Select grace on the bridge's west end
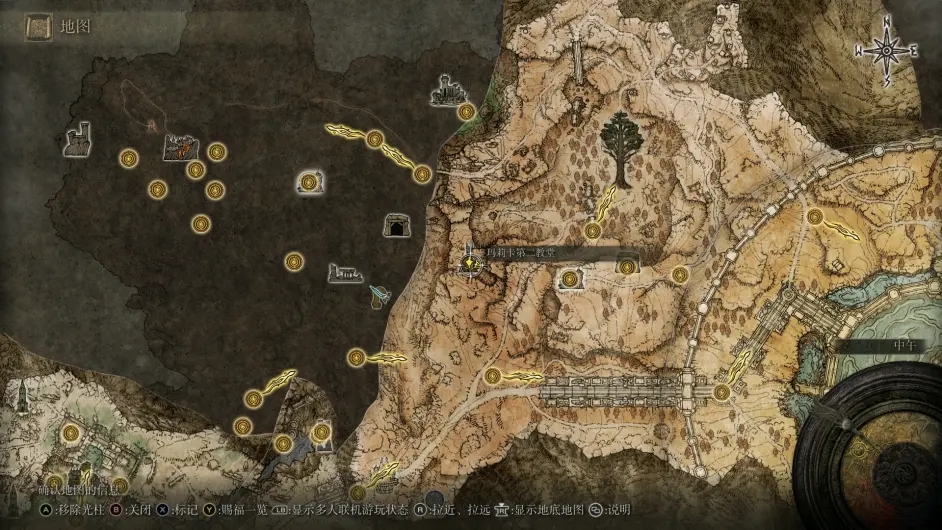 [493, 376]
